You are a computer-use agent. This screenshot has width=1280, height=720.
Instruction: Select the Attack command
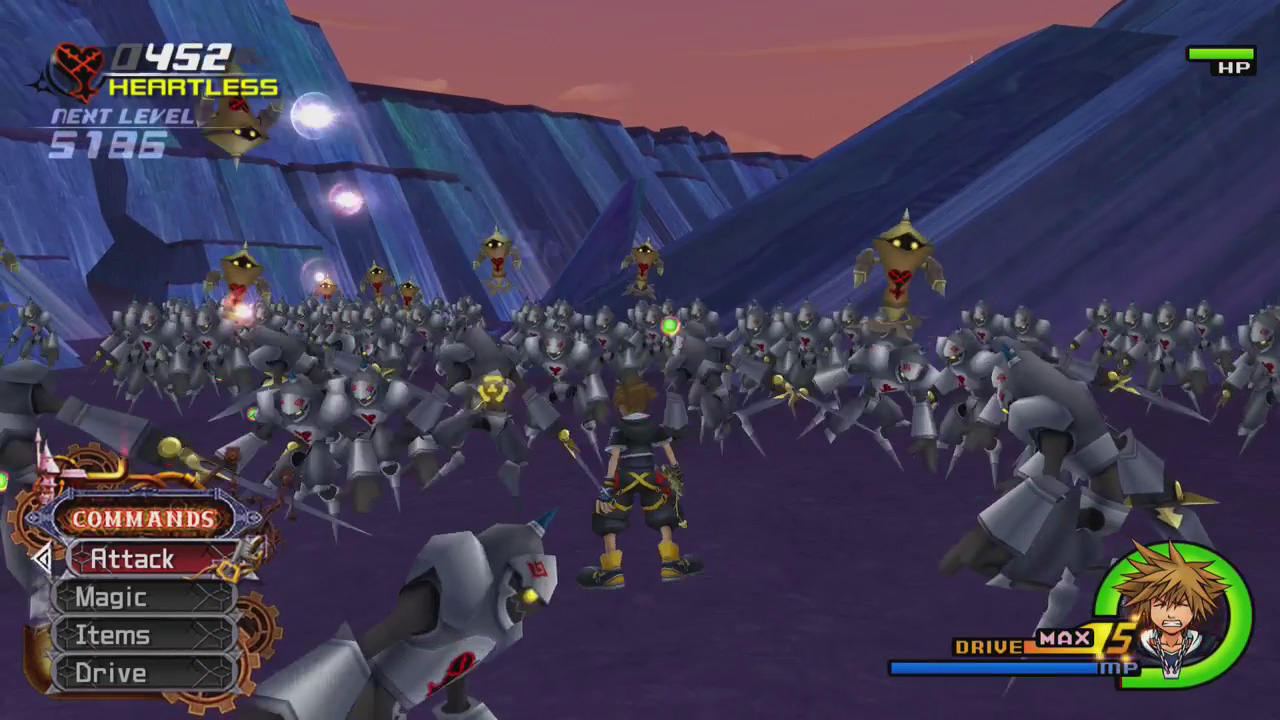pos(150,559)
